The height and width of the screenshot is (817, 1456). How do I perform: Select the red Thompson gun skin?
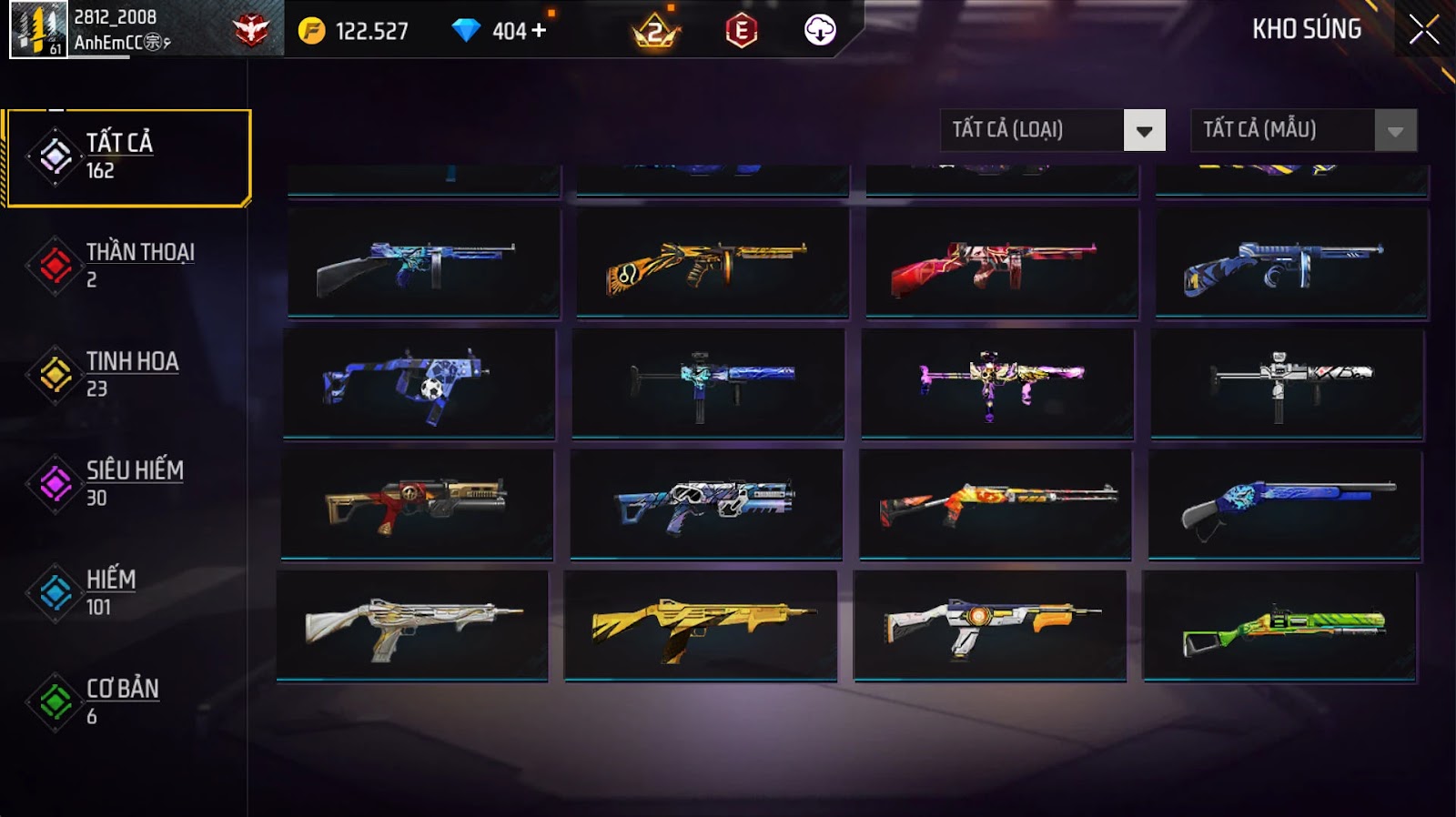coord(1001,264)
